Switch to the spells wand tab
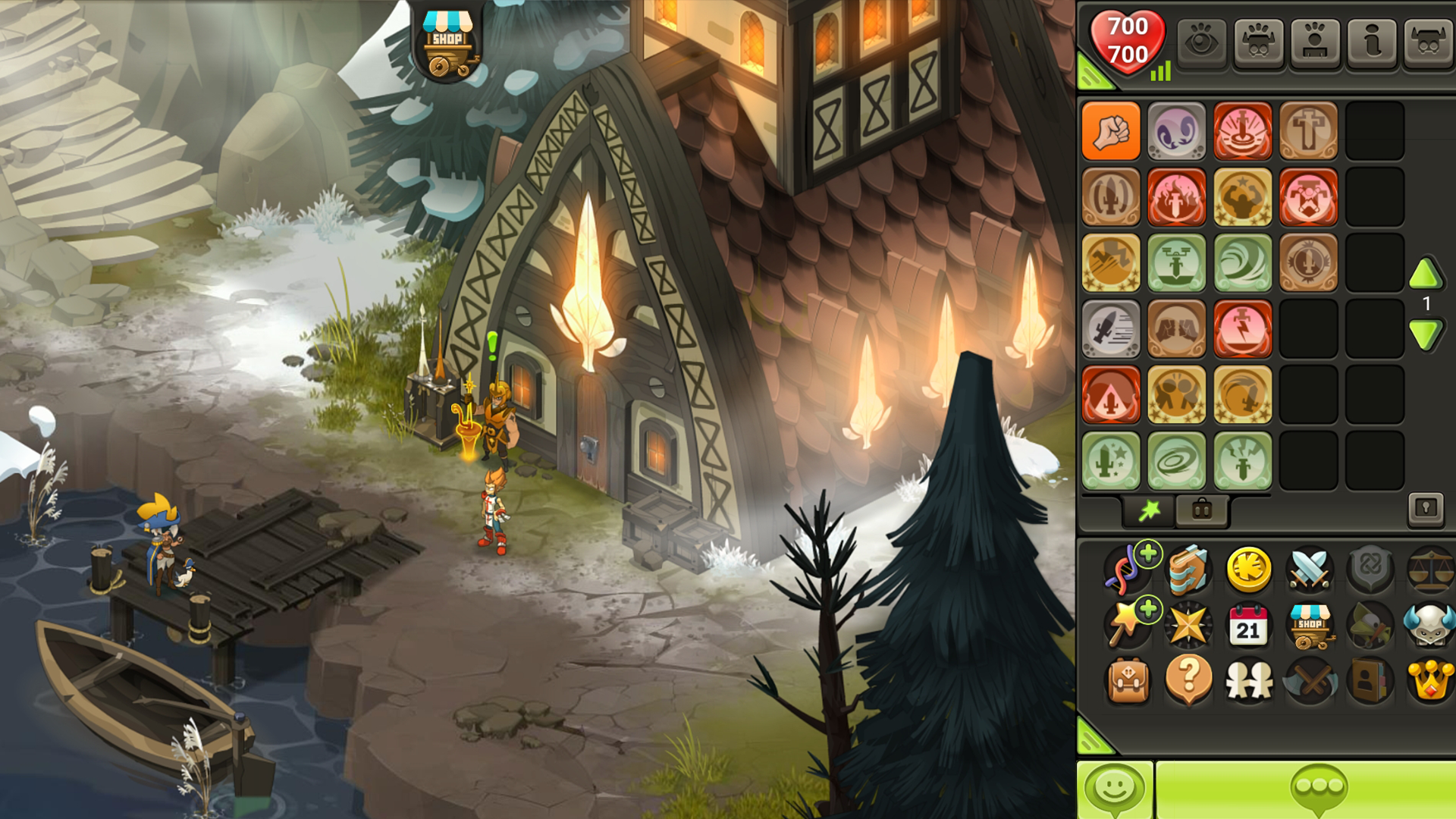 click(x=1150, y=510)
